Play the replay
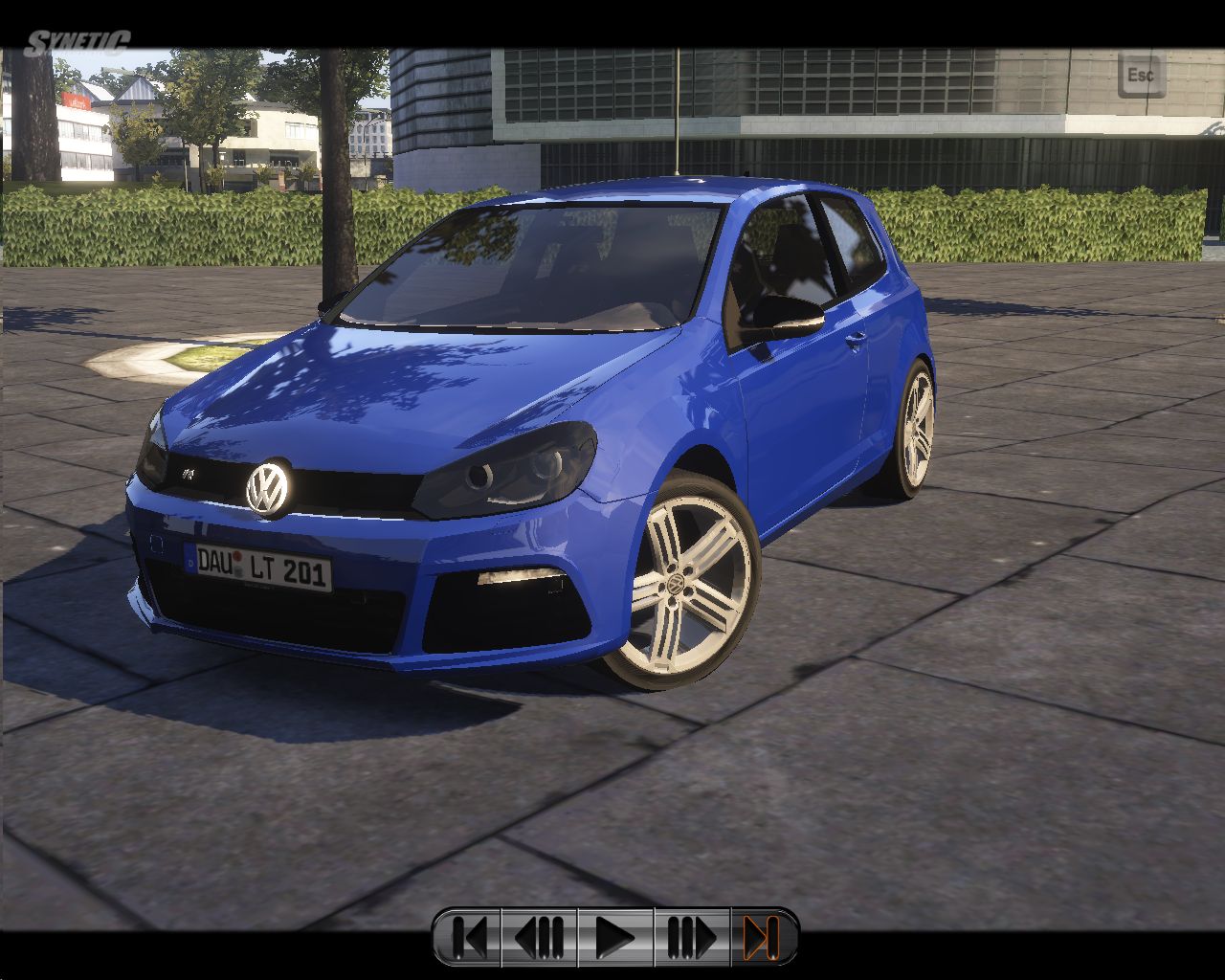Image resolution: width=1225 pixels, height=980 pixels. pos(614,937)
